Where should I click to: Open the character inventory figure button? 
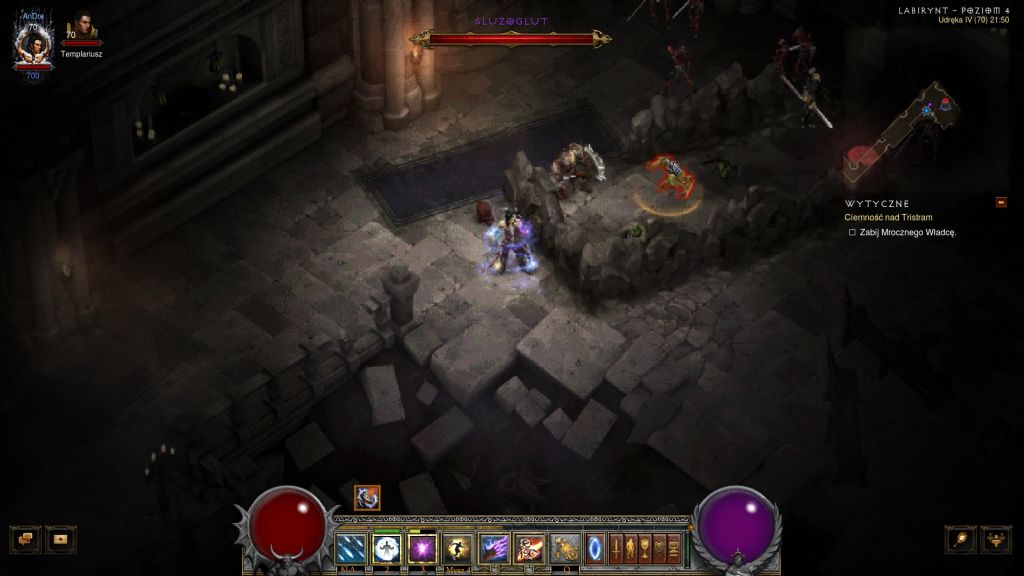coord(631,548)
